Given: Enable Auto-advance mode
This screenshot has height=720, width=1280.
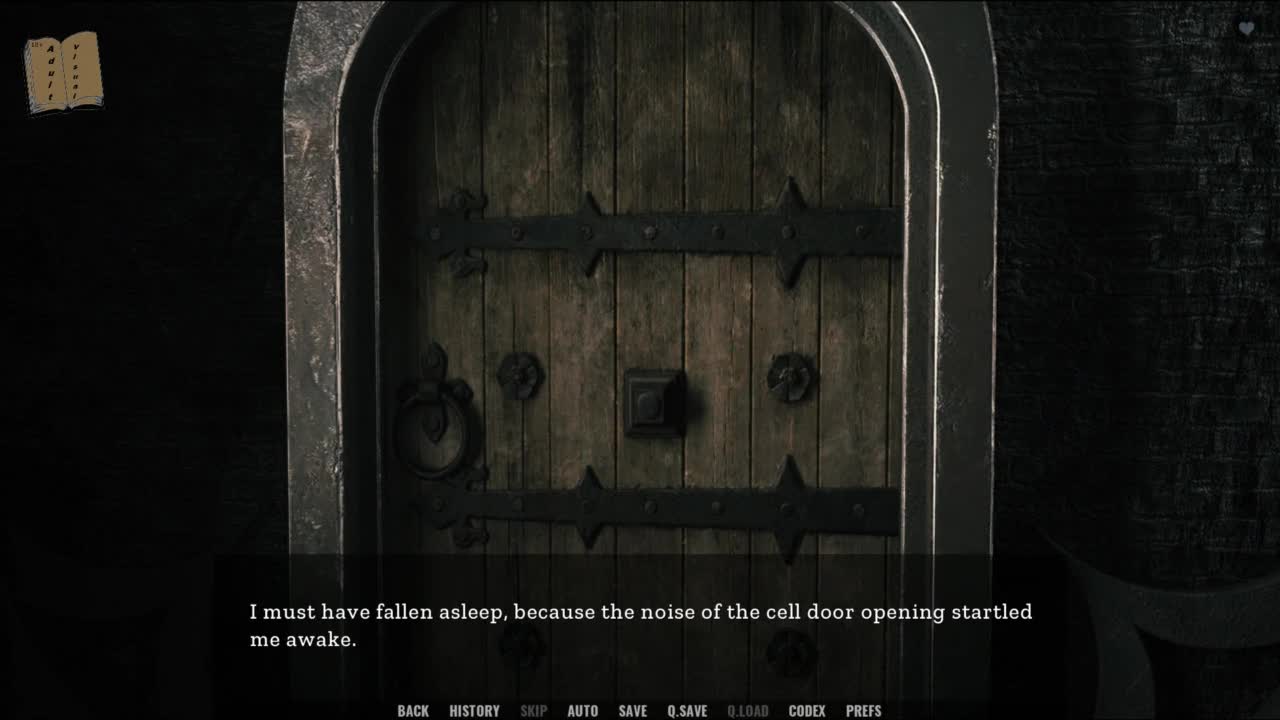Looking at the screenshot, I should pos(582,711).
